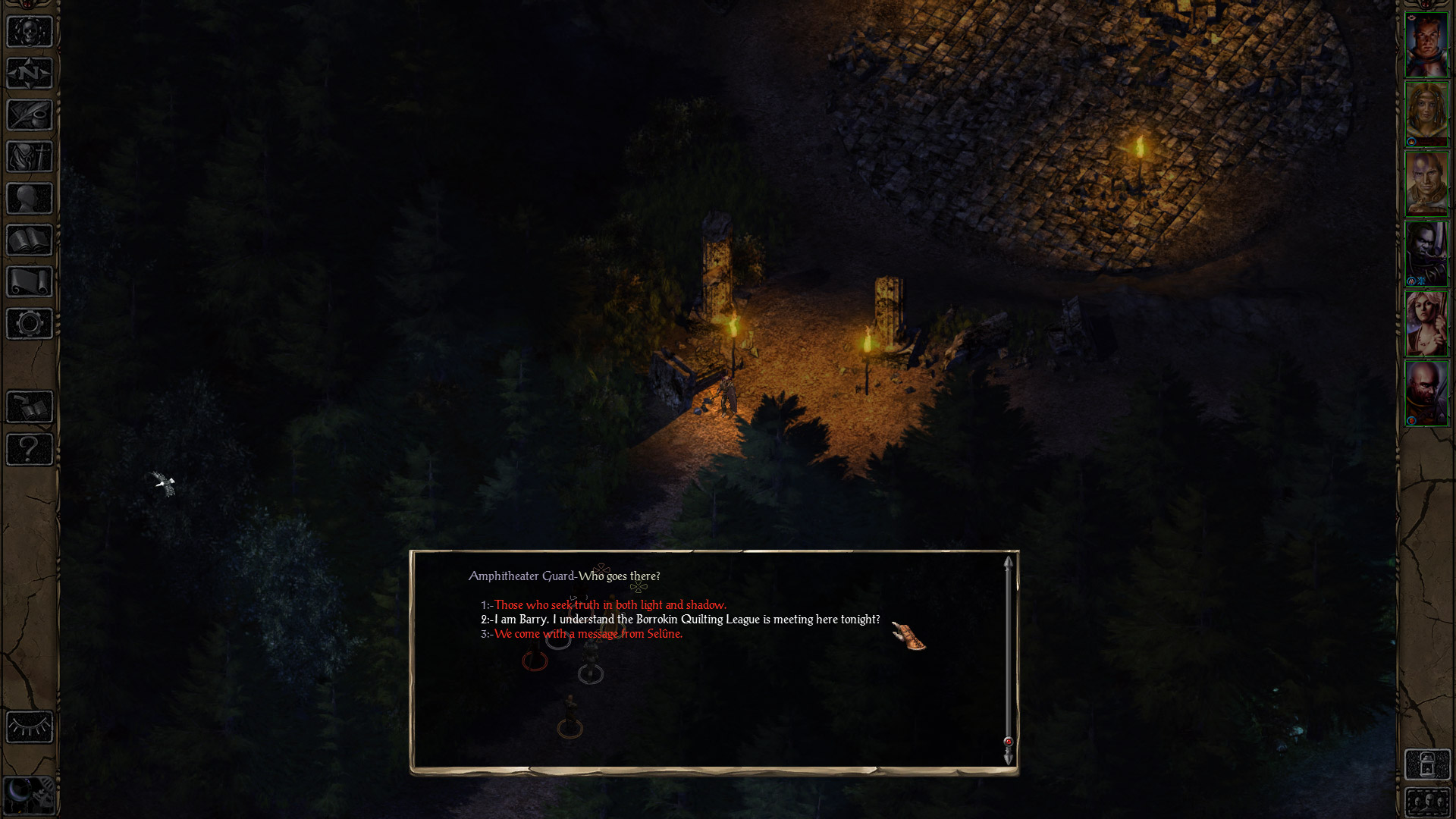Open the journal quill icon
Image resolution: width=1456 pixels, height=819 pixels.
point(30,115)
